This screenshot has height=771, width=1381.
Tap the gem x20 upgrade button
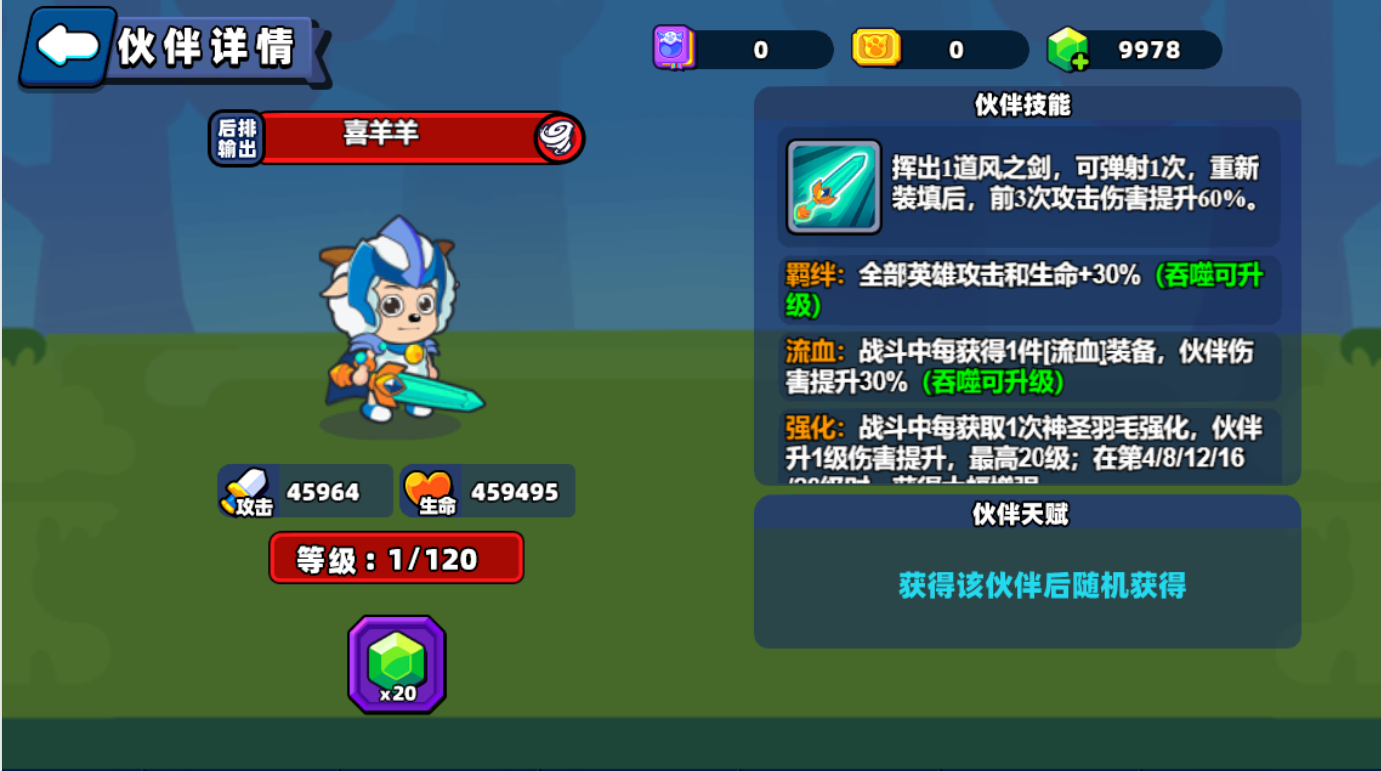point(396,661)
